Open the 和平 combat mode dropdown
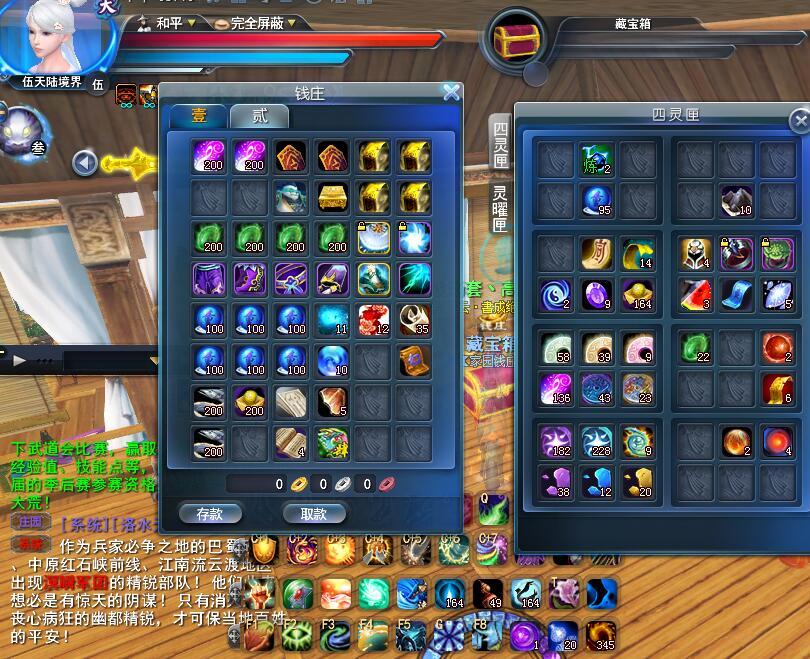 168,22
